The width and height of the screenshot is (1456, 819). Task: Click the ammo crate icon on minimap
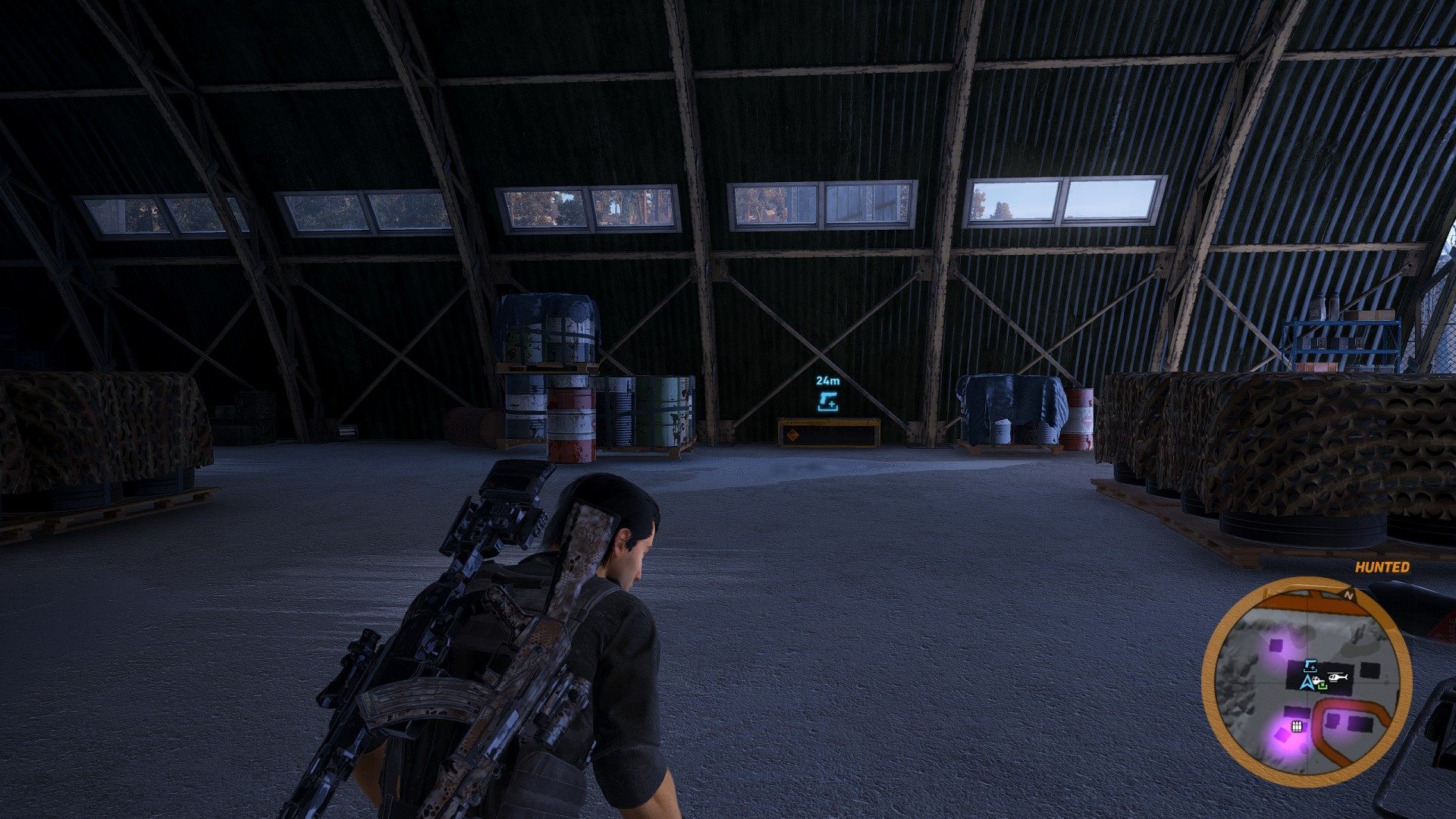click(1297, 726)
